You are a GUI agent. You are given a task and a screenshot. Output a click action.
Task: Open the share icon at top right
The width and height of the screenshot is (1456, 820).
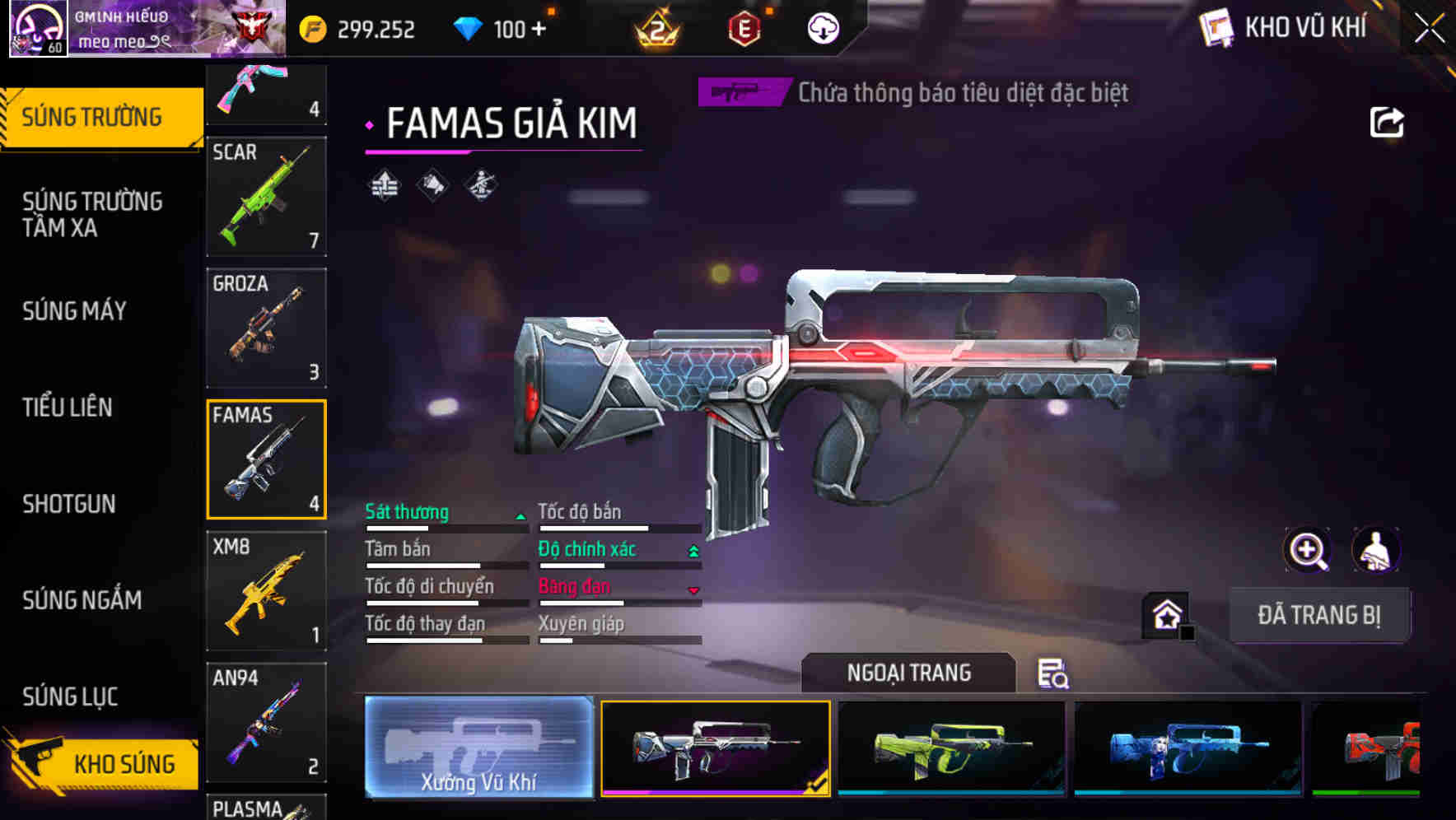point(1387,120)
